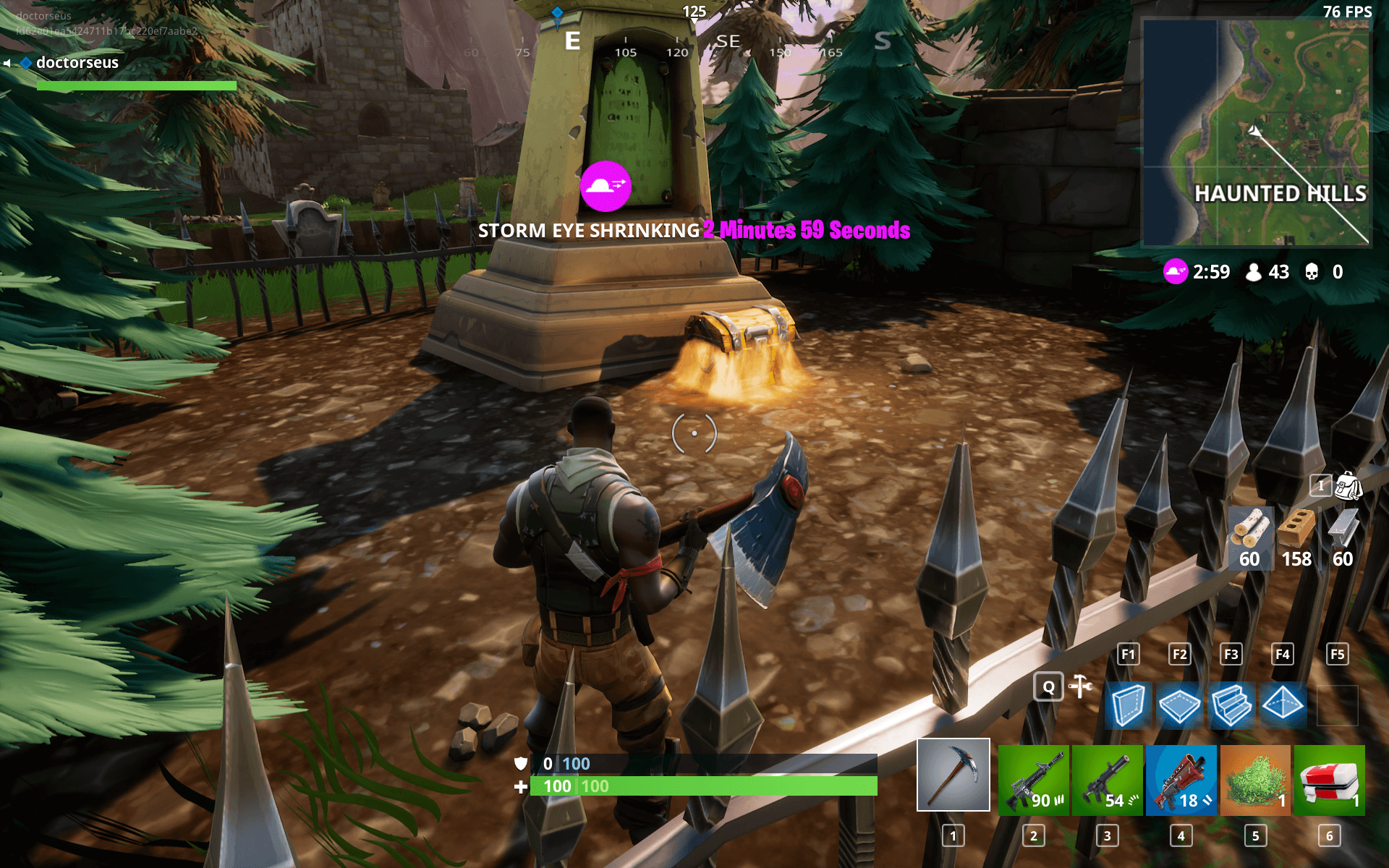Select the suppressed SMG with 54 ammo
This screenshot has height=868, width=1389.
(x=1107, y=780)
